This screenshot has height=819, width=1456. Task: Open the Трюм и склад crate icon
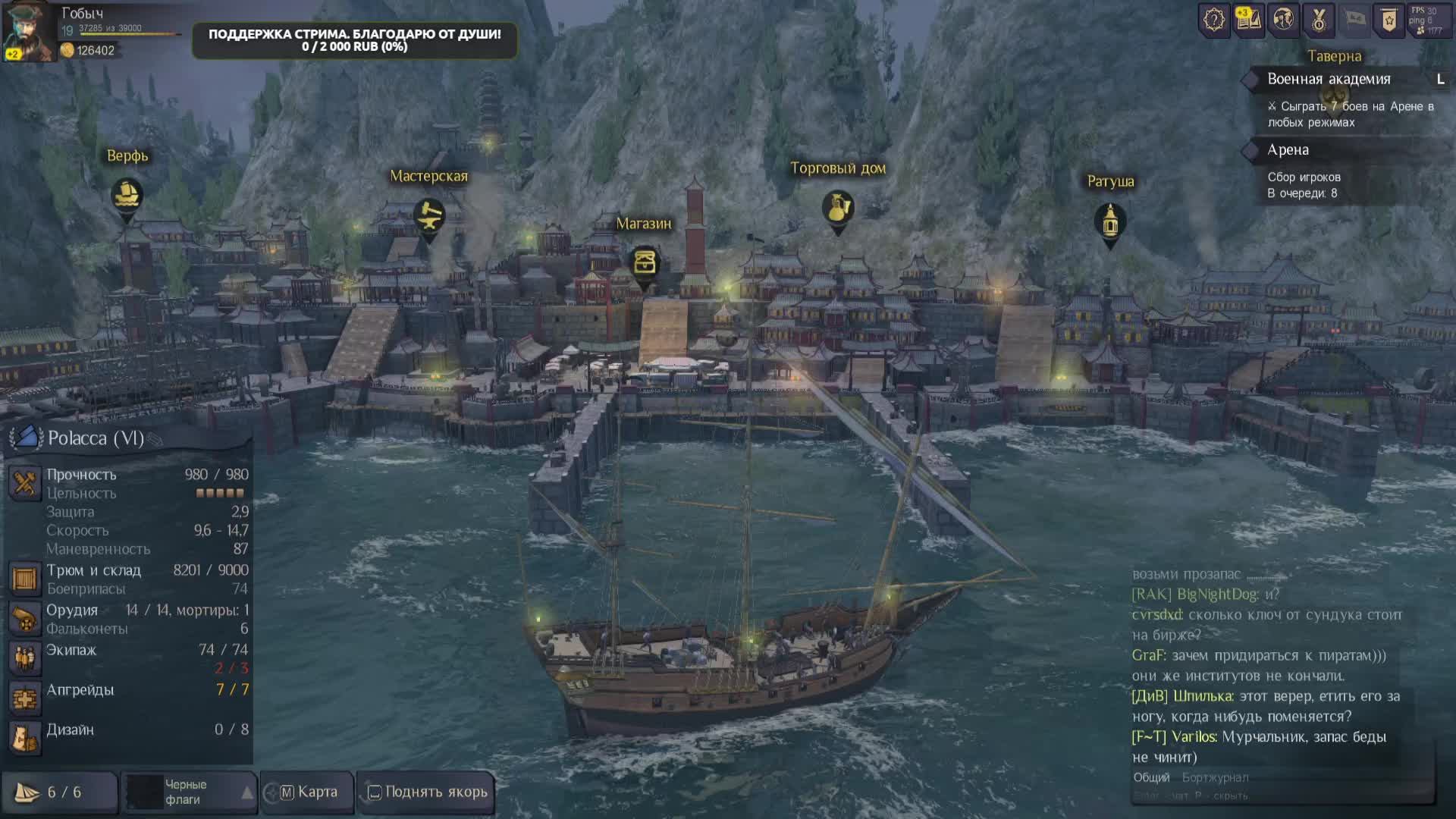24,579
